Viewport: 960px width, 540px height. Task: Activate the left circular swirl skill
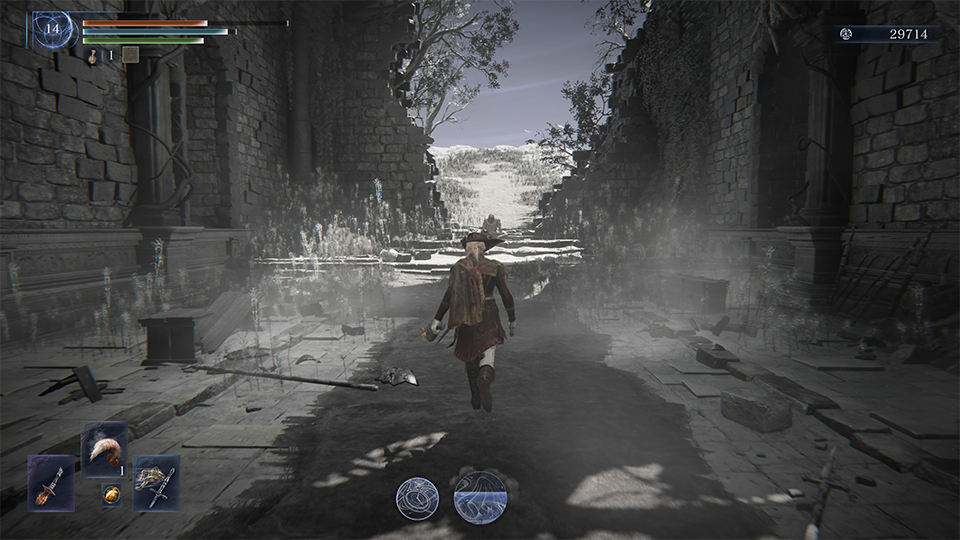click(417, 498)
